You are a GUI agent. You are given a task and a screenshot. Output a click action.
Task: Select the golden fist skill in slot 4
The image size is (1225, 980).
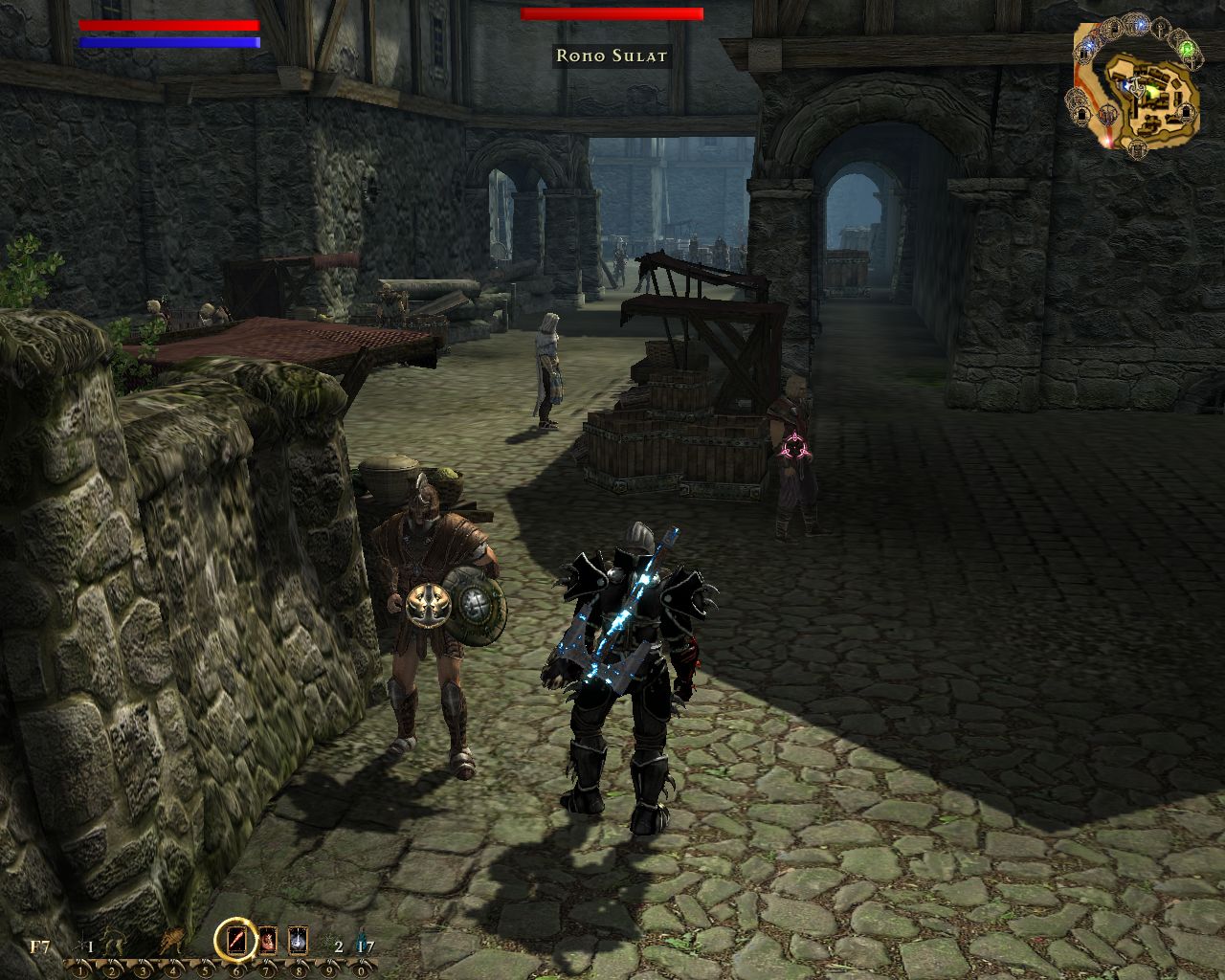pyautogui.click(x=172, y=941)
